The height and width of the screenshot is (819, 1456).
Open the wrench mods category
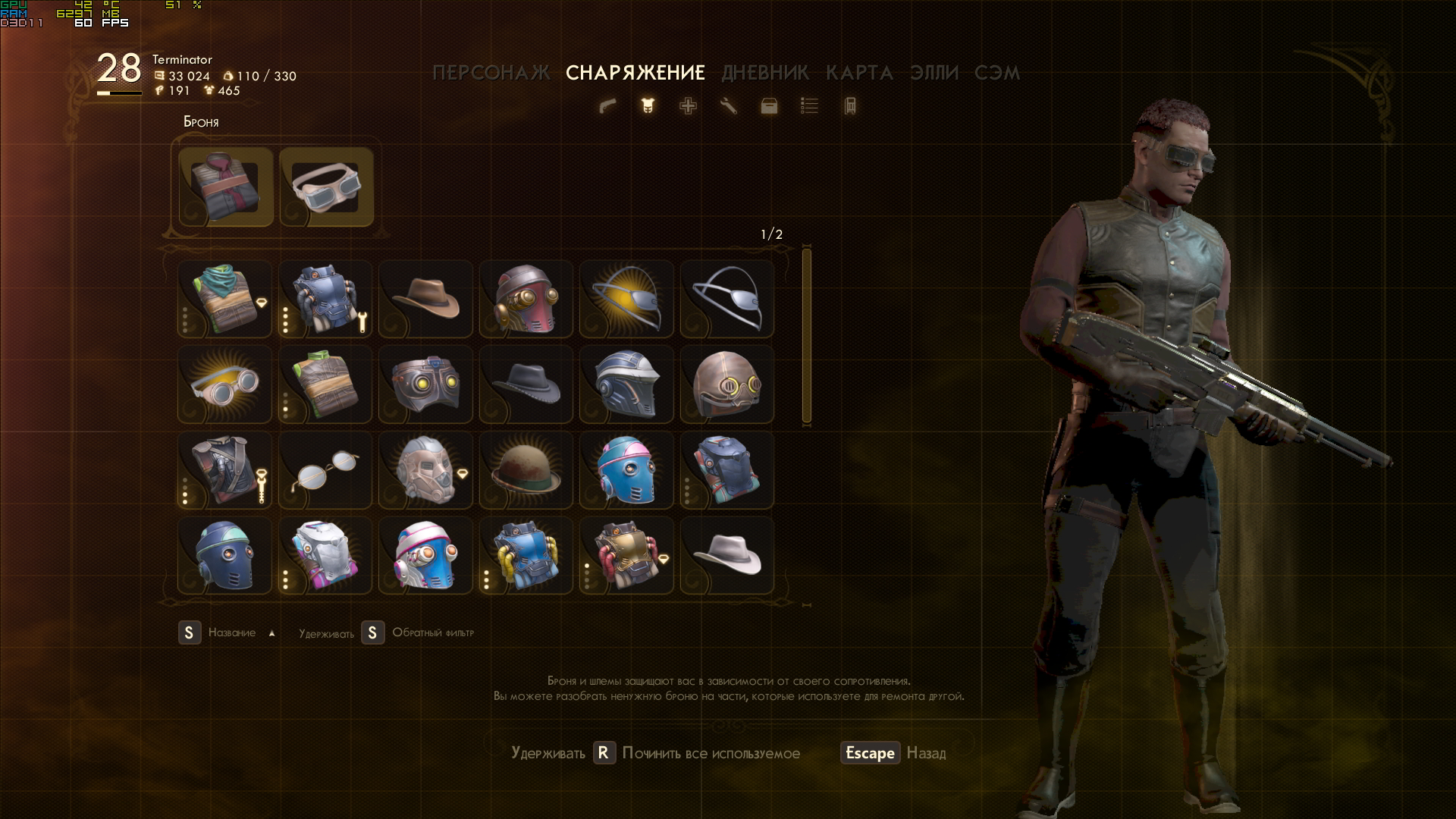[x=728, y=106]
